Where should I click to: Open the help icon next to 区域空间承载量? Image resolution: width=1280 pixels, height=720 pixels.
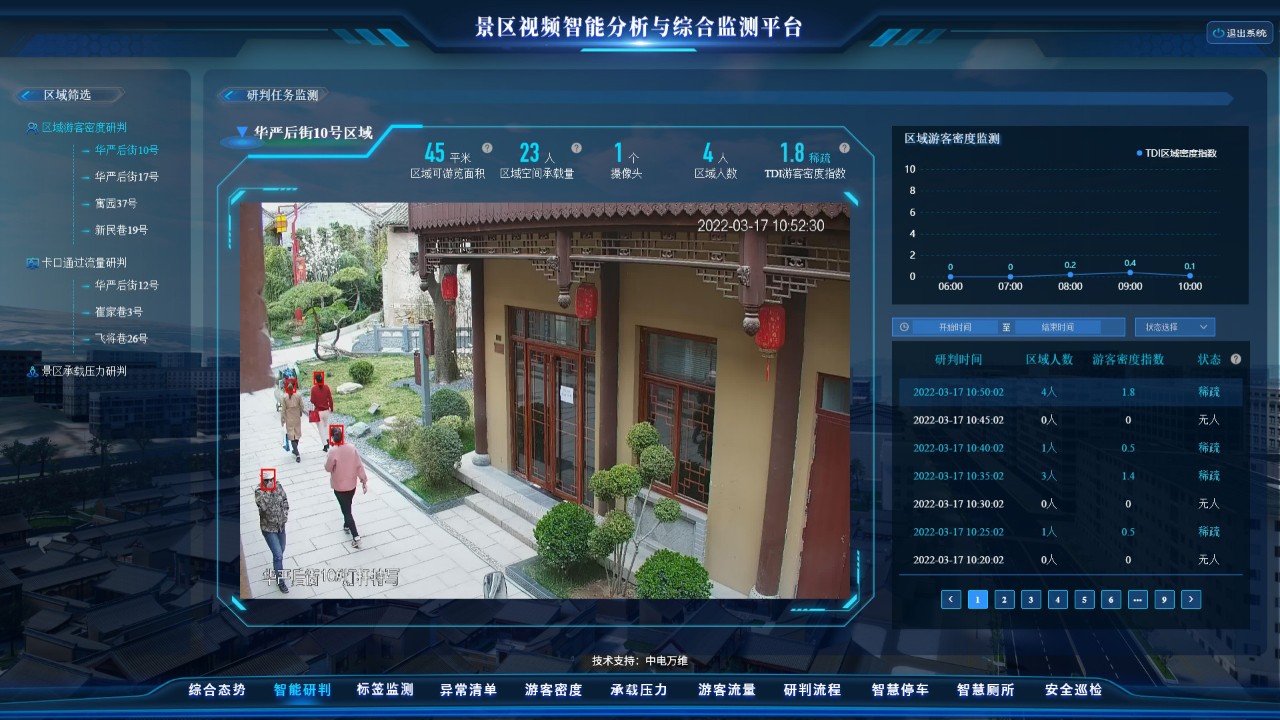point(576,148)
